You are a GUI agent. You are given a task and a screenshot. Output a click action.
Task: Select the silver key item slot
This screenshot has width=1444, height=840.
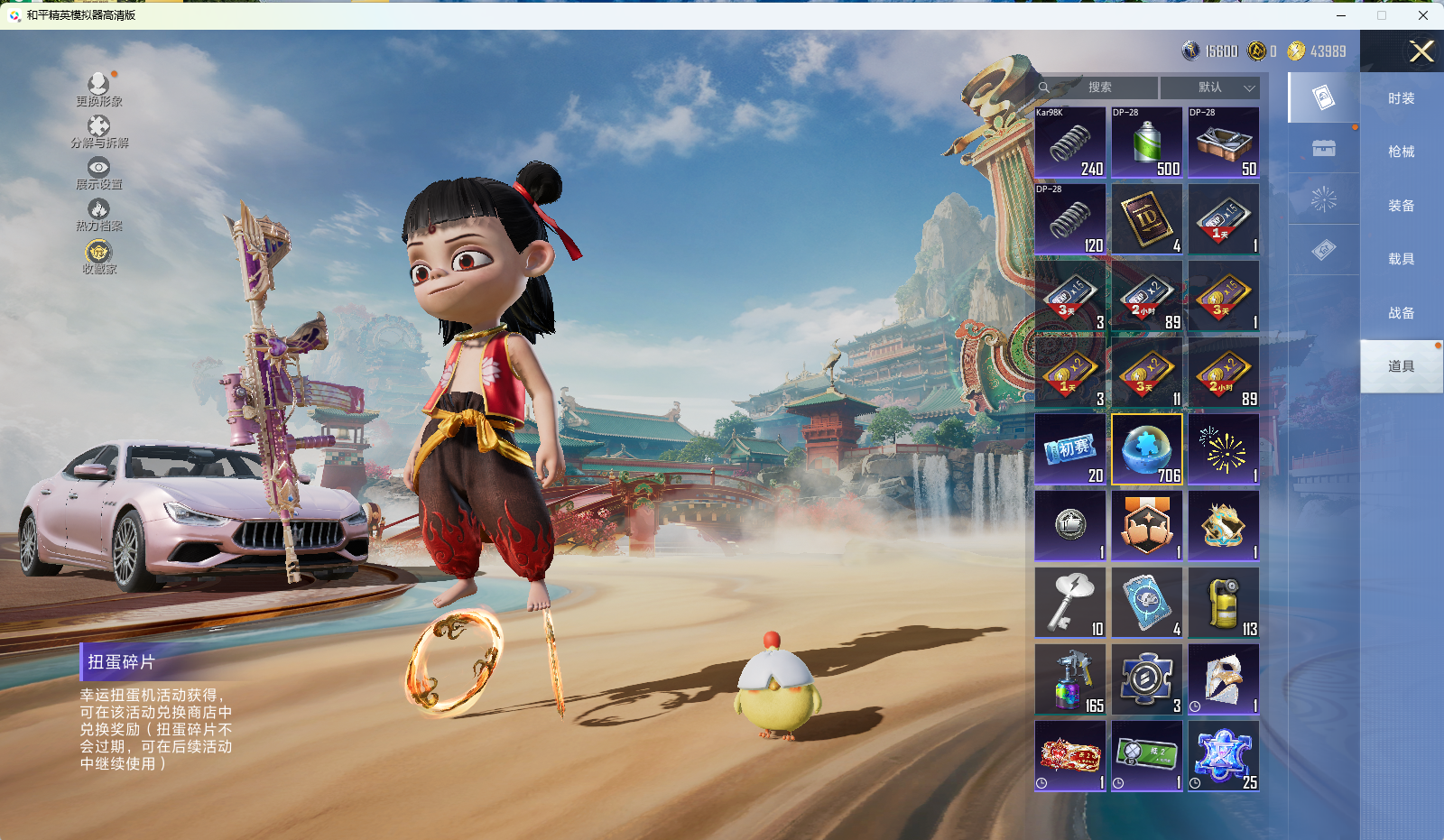click(x=1070, y=603)
